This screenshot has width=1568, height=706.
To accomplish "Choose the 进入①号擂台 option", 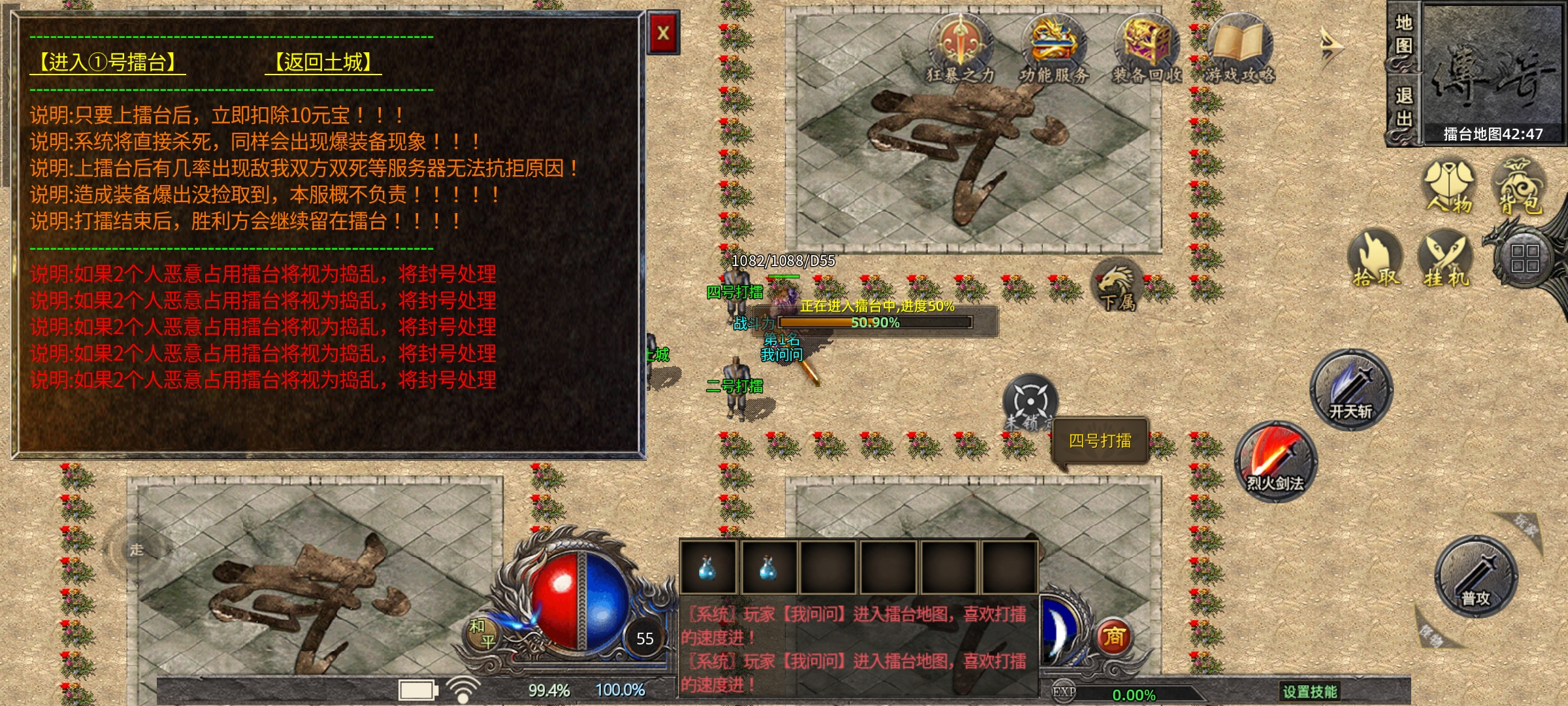I will (108, 63).
